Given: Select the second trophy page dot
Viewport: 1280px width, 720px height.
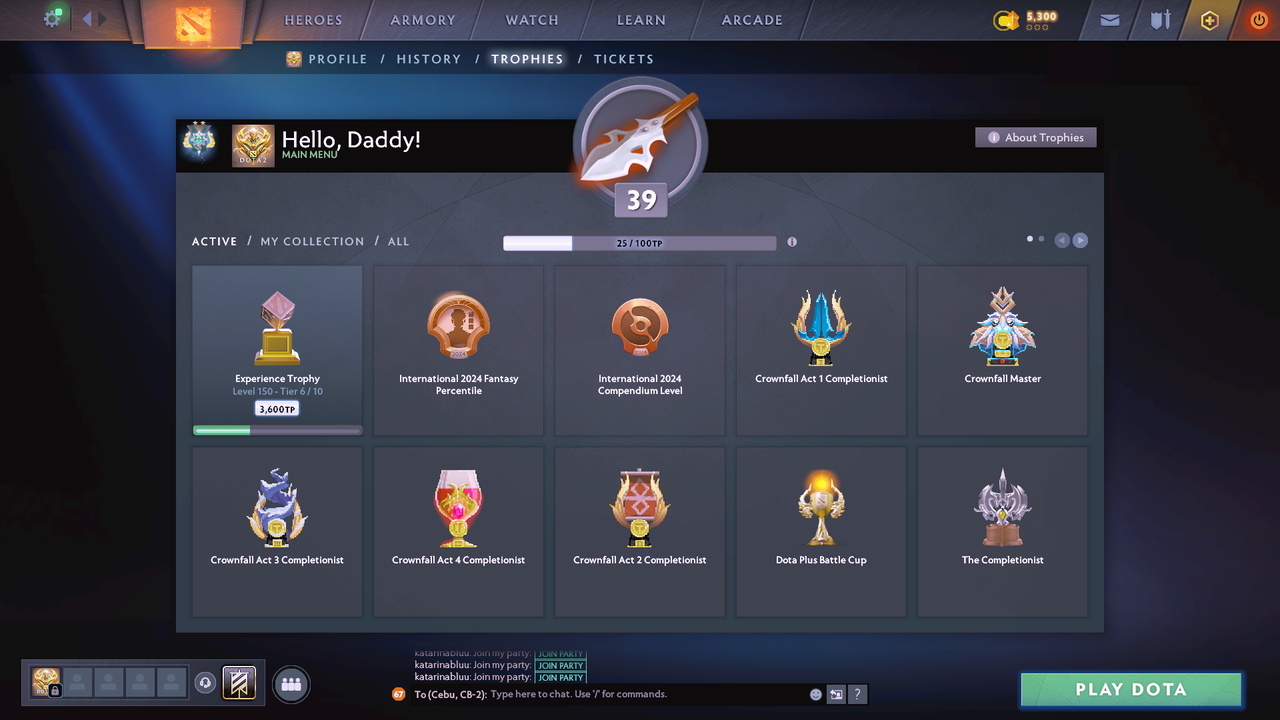Looking at the screenshot, I should point(1040,239).
